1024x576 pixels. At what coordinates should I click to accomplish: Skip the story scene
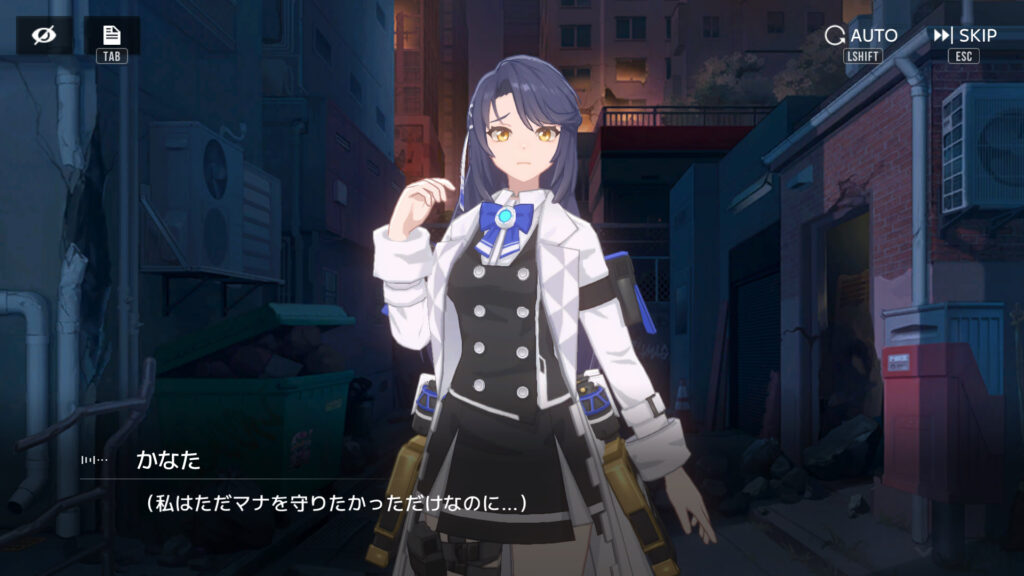point(964,36)
